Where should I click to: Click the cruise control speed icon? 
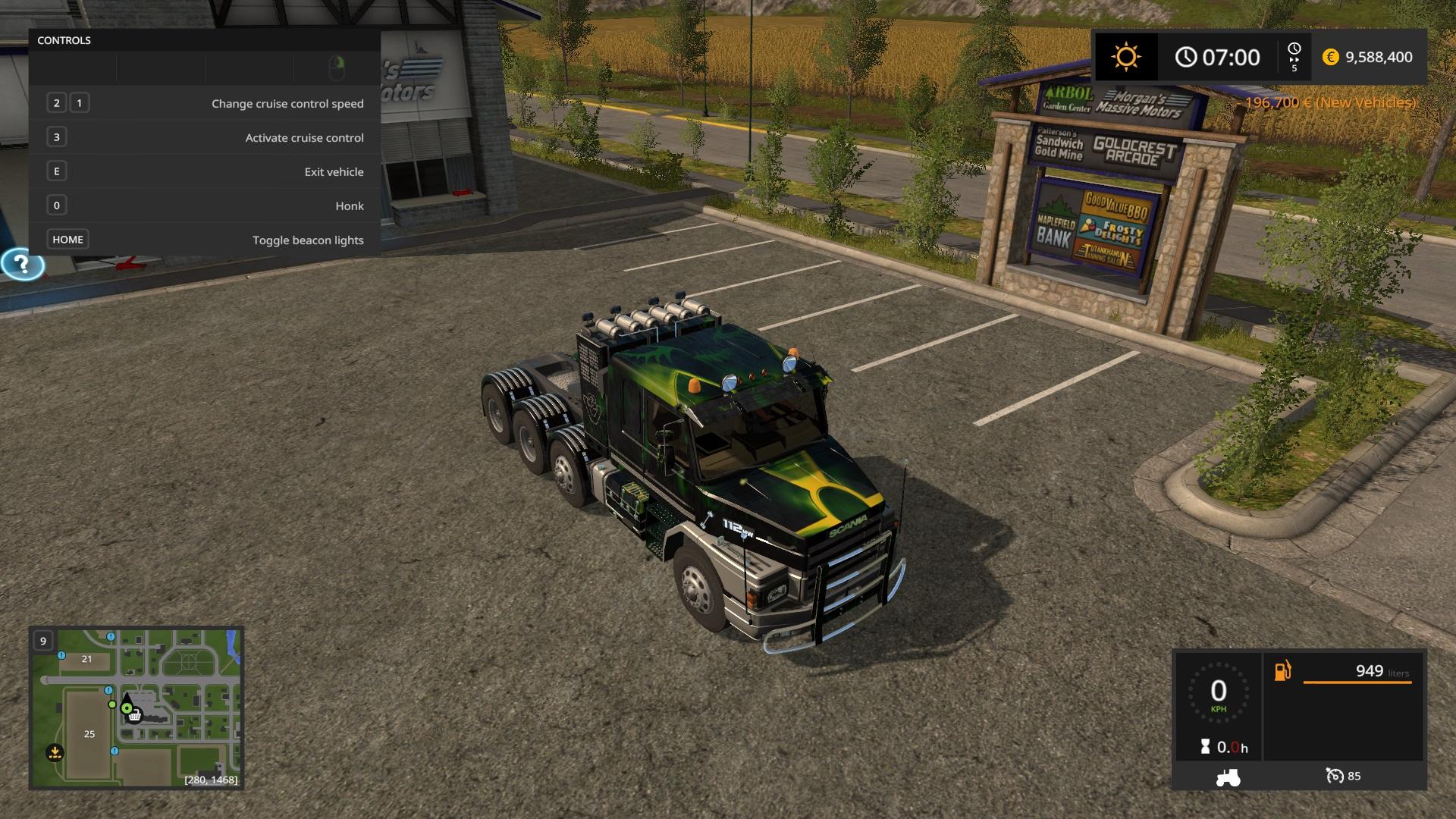pyautogui.click(x=1335, y=776)
